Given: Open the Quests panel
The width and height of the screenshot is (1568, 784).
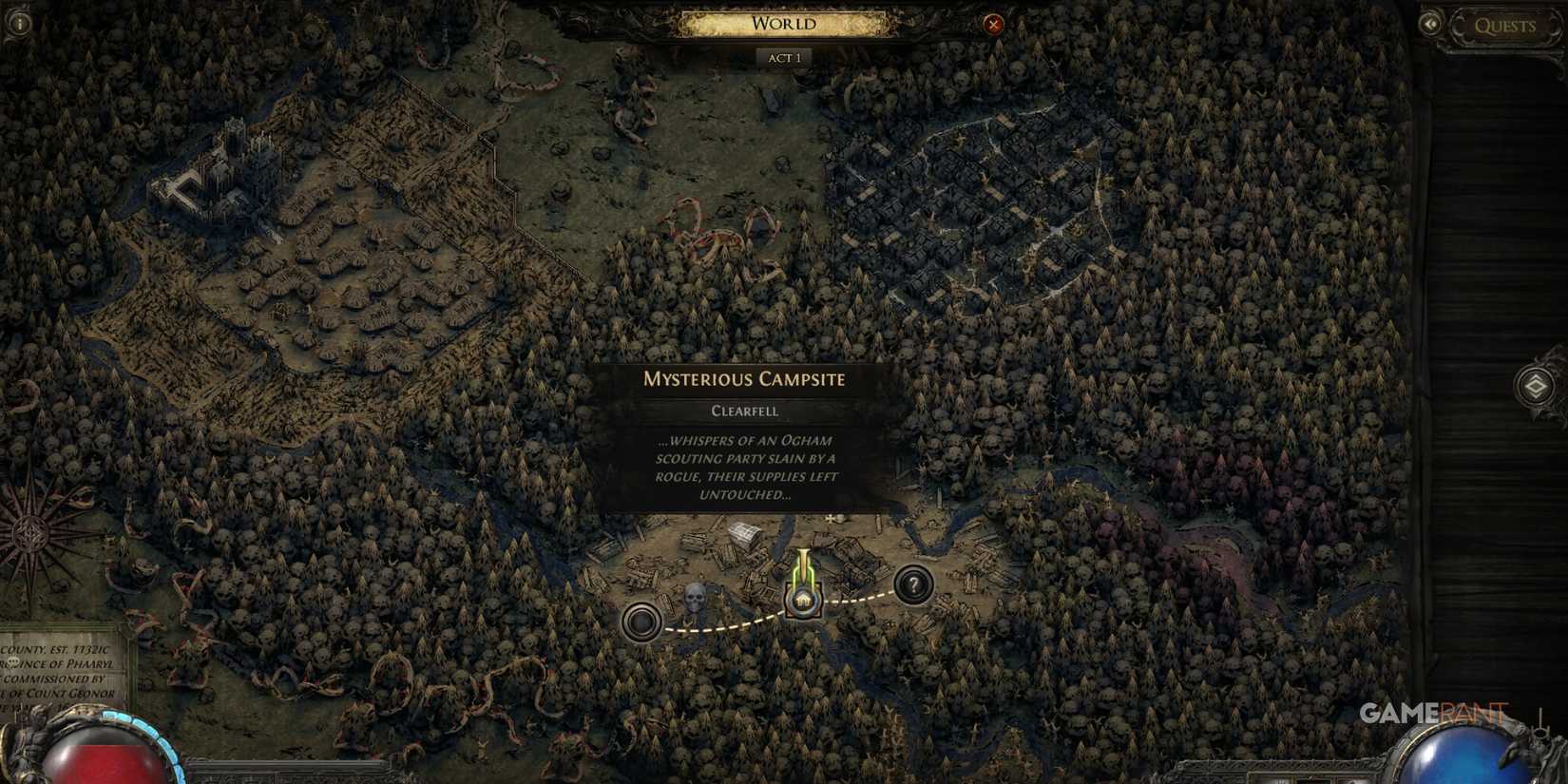Looking at the screenshot, I should 1504,26.
